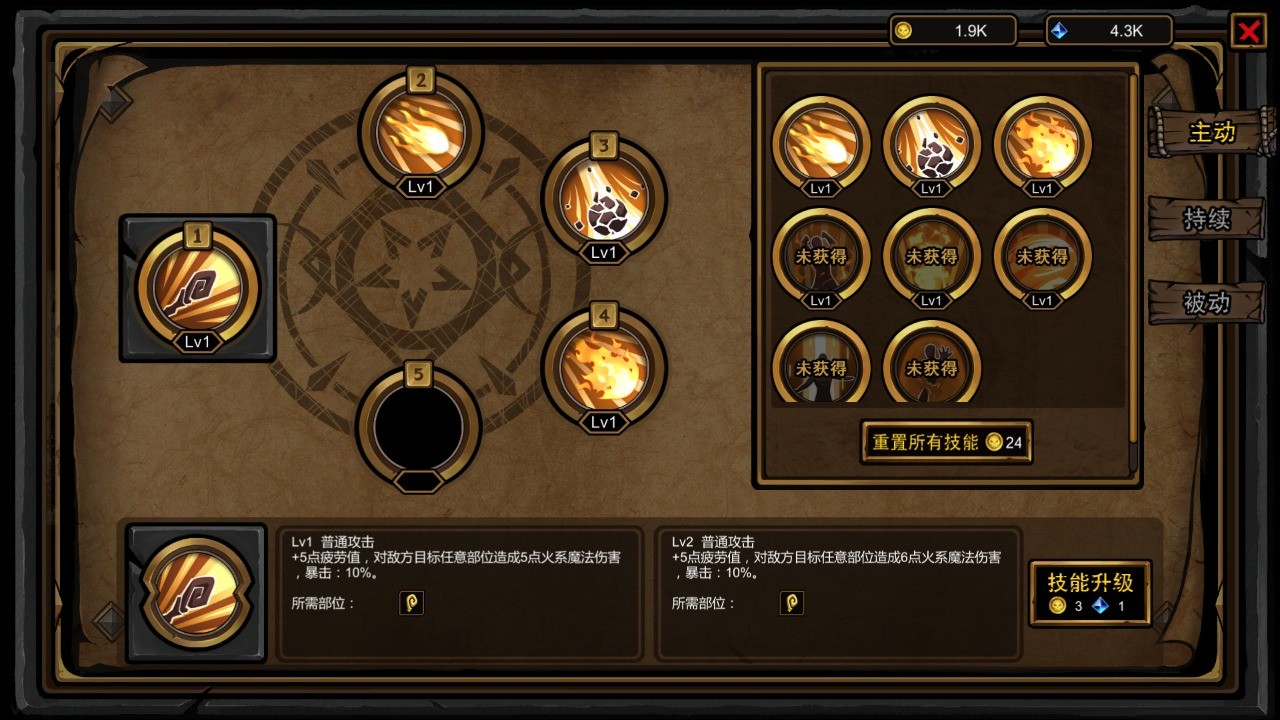This screenshot has height=720, width=1280.
Task: Select the locked claw skill in bottom row
Action: click(x=932, y=368)
